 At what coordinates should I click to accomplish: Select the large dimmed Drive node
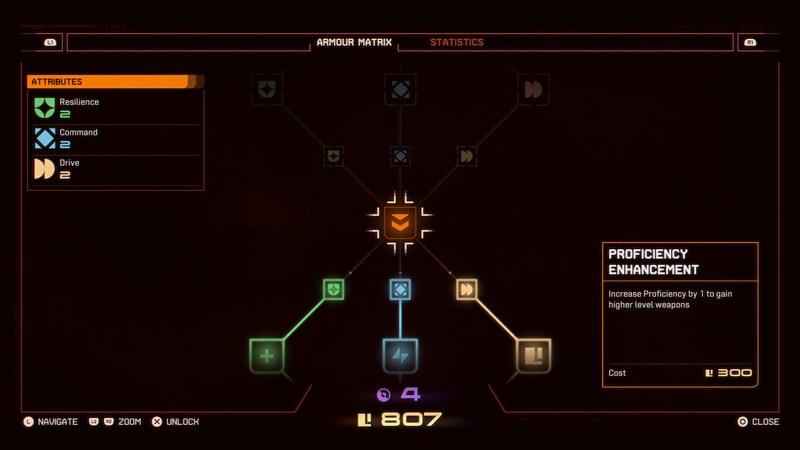click(x=533, y=90)
